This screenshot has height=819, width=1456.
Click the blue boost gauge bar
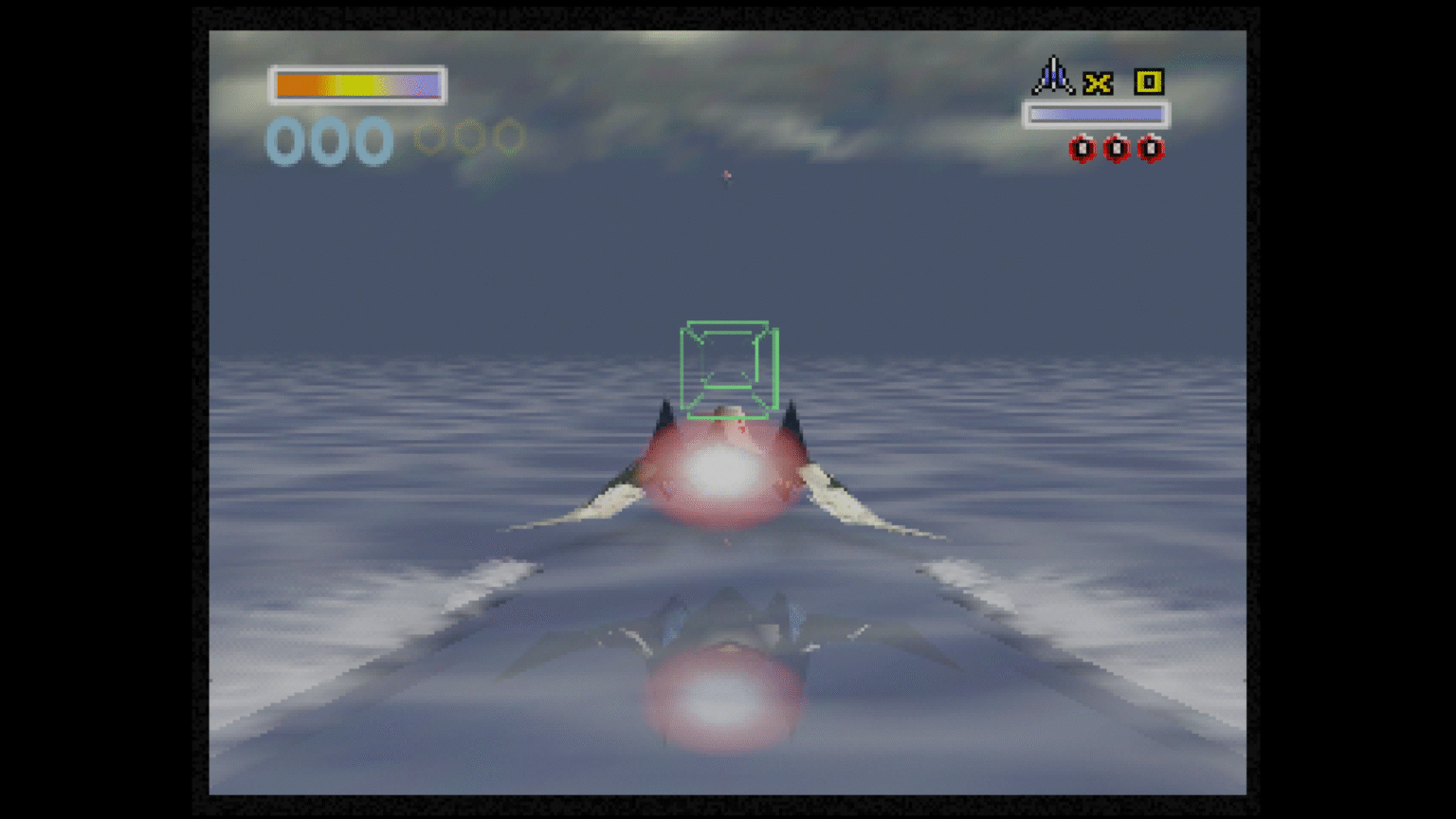[x=1096, y=114]
